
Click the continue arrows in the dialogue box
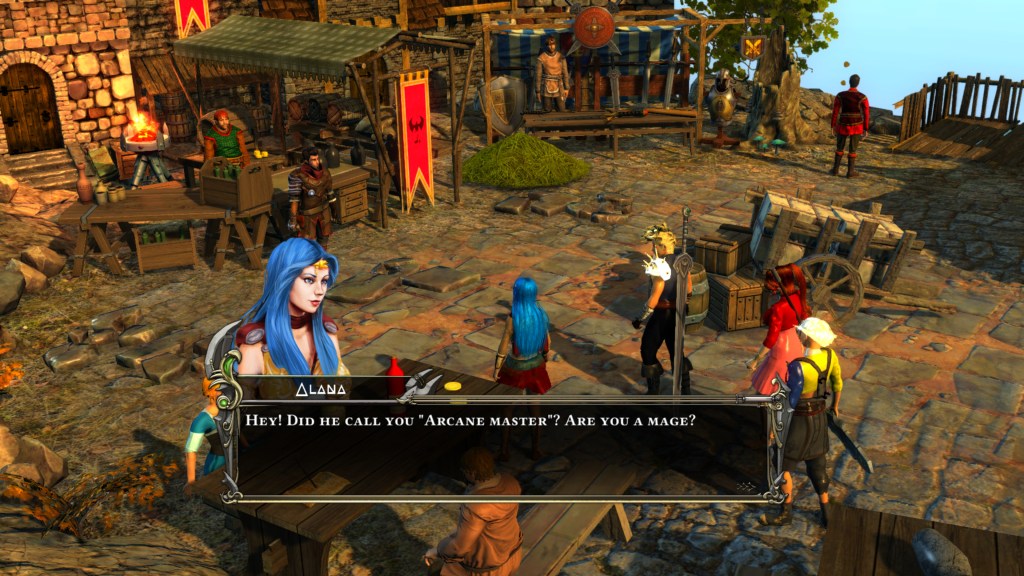click(x=744, y=486)
